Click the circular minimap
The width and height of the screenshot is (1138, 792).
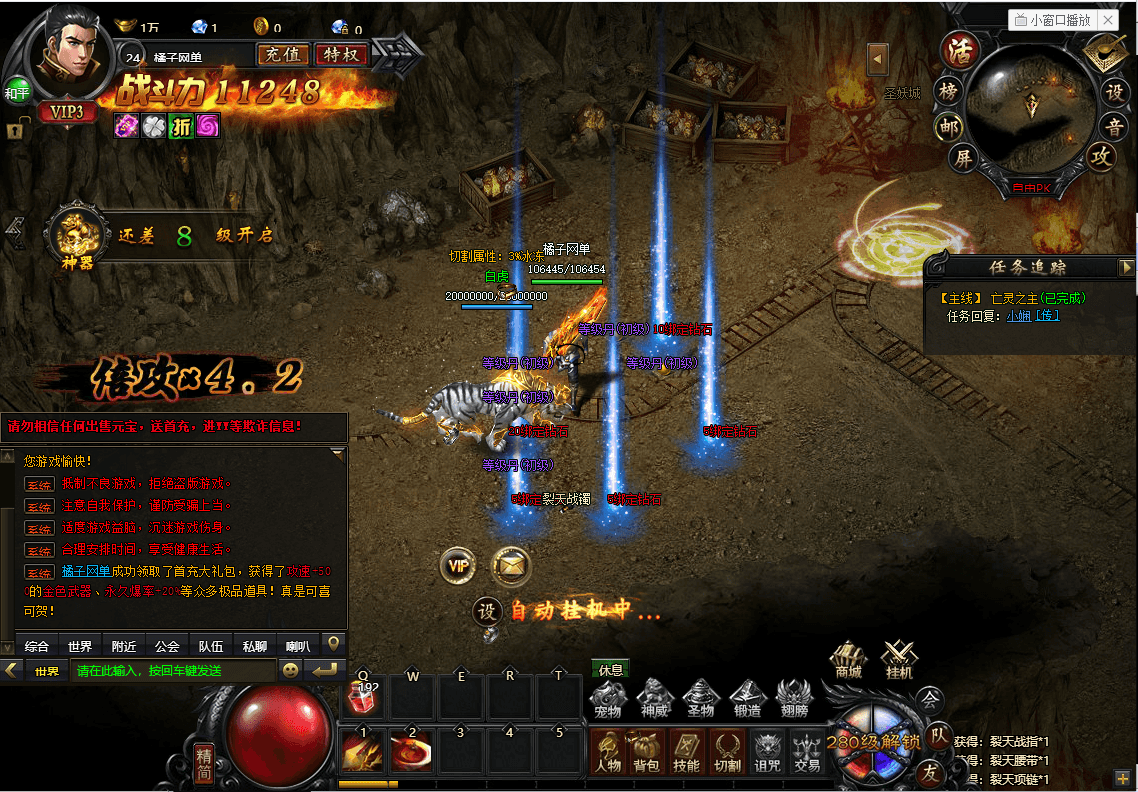1030,110
